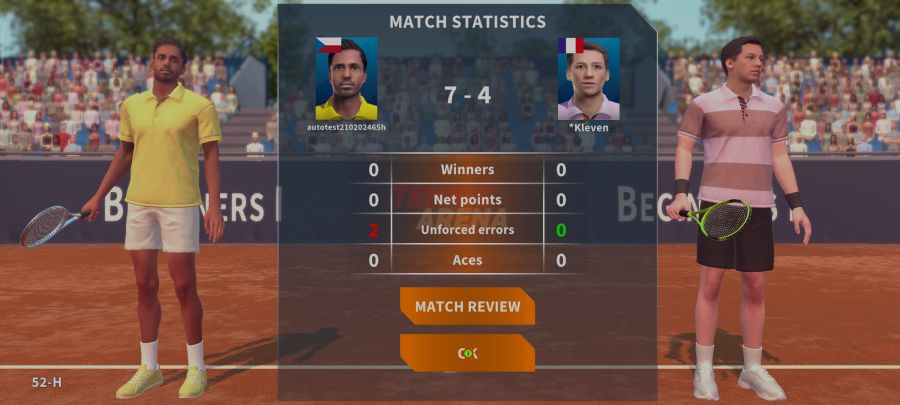Select Kleven's player portrait
The width and height of the screenshot is (900, 405).
point(588,79)
